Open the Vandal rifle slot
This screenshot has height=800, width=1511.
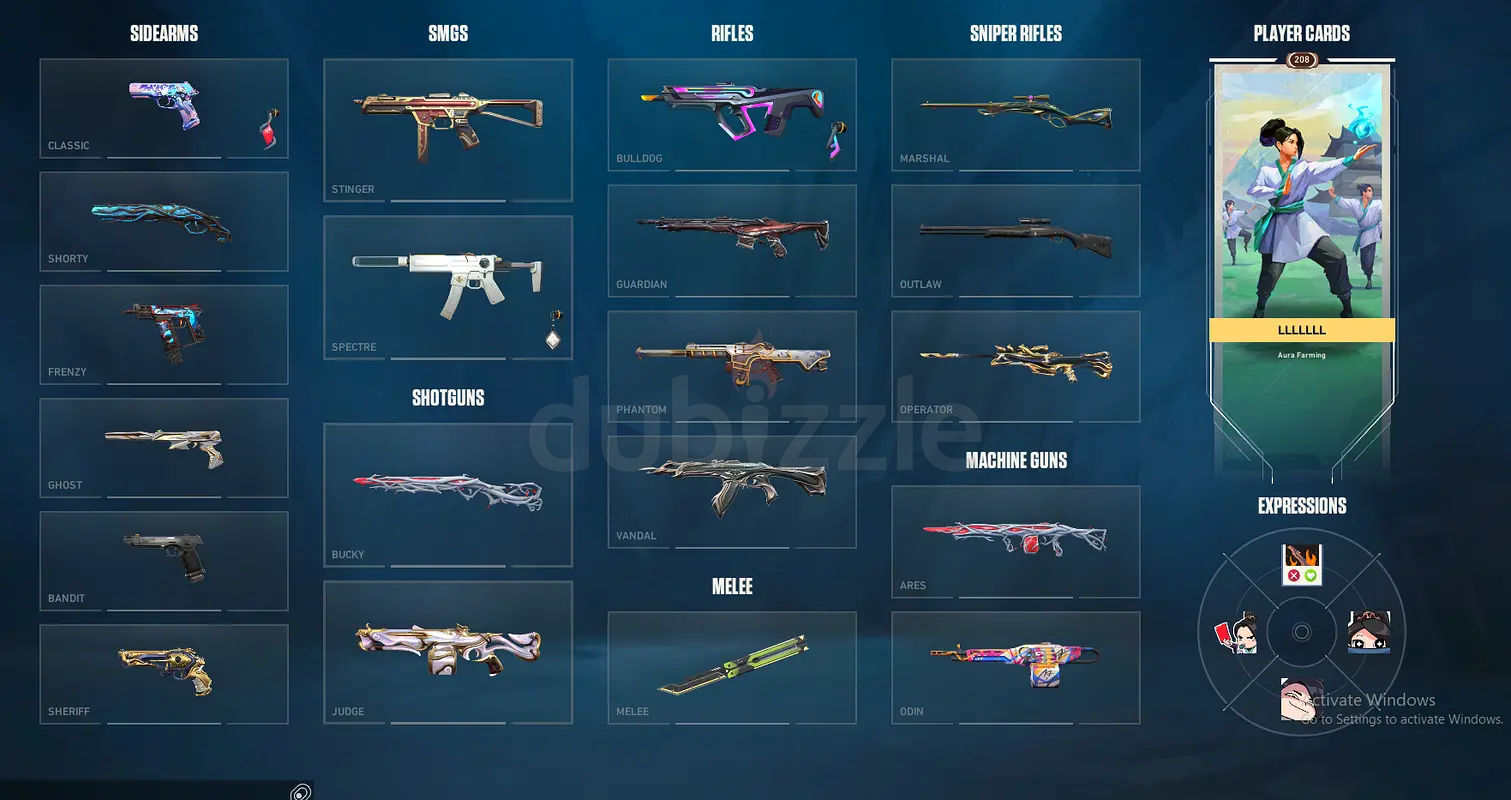coord(732,491)
